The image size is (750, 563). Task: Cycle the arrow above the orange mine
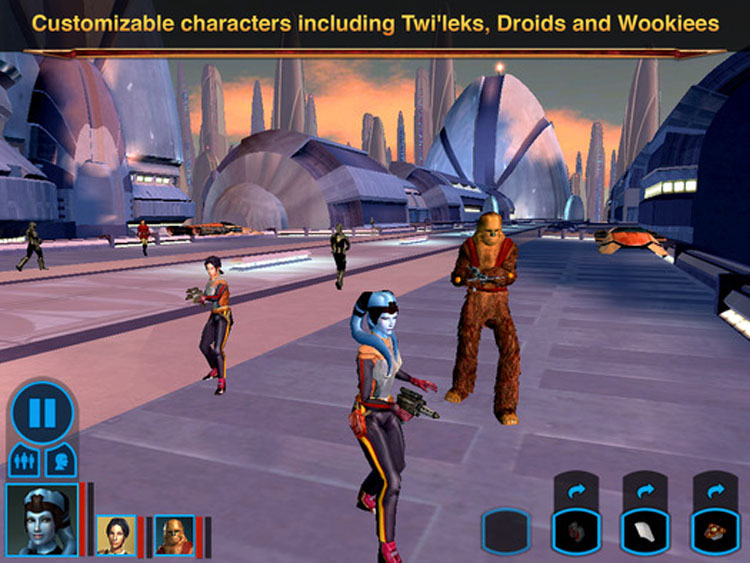coord(715,491)
